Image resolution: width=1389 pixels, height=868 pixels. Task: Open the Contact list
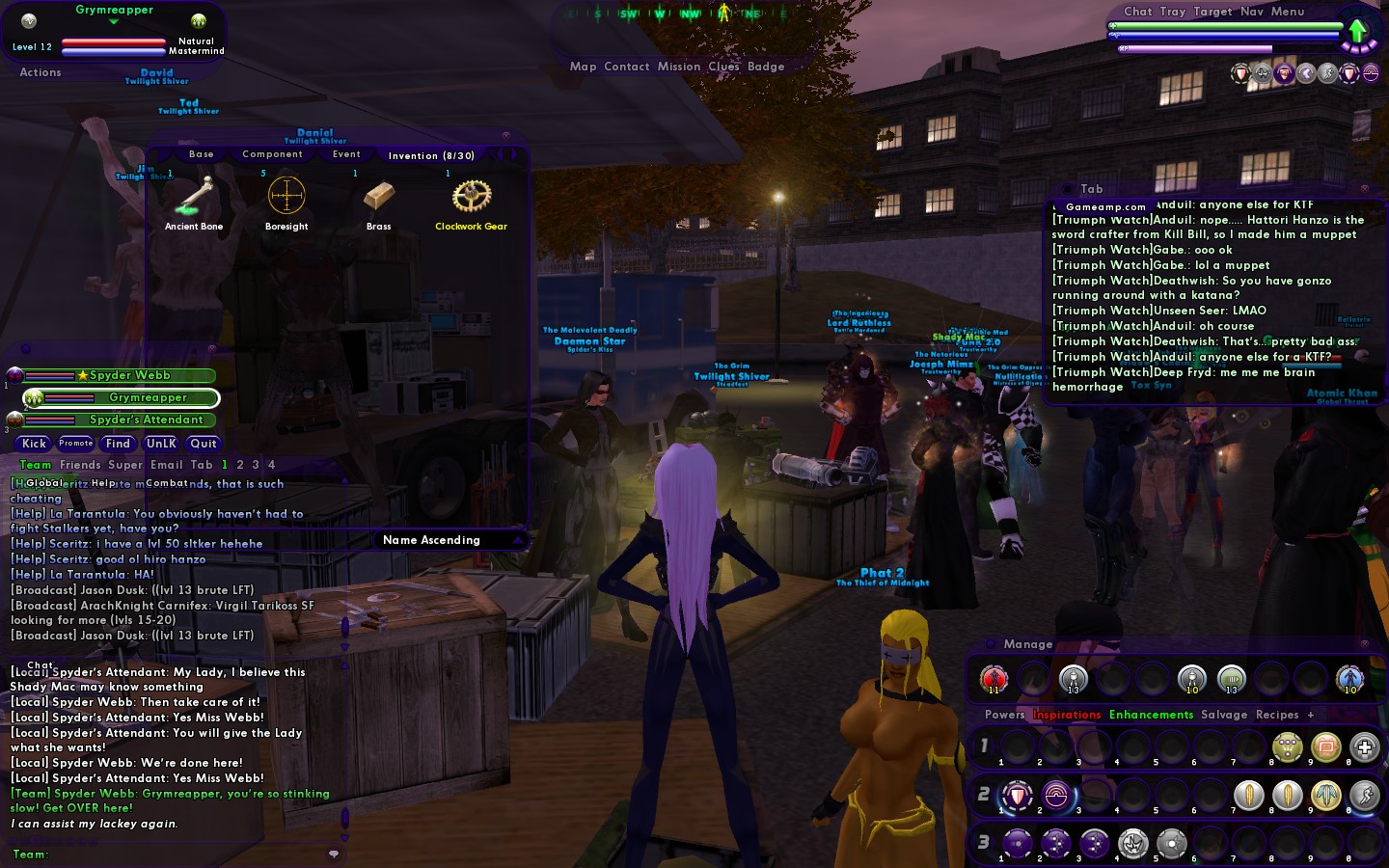(626, 67)
